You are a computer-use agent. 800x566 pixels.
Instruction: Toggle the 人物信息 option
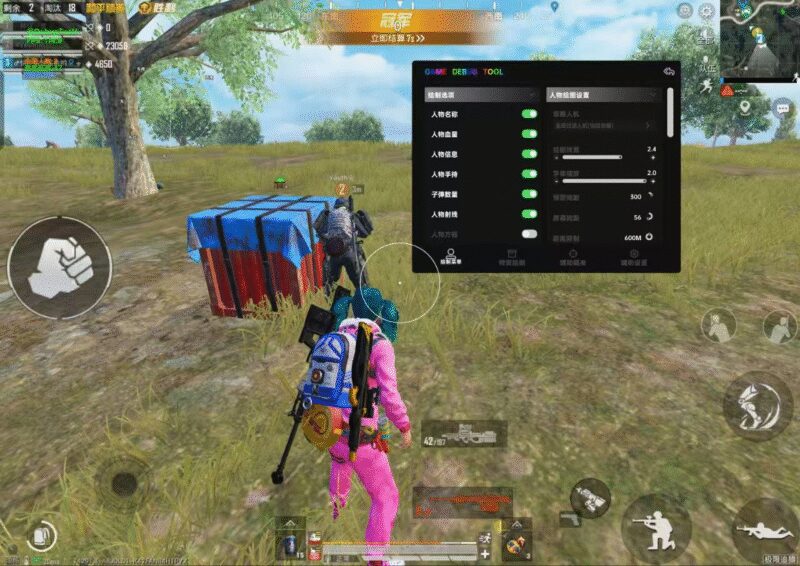click(529, 155)
